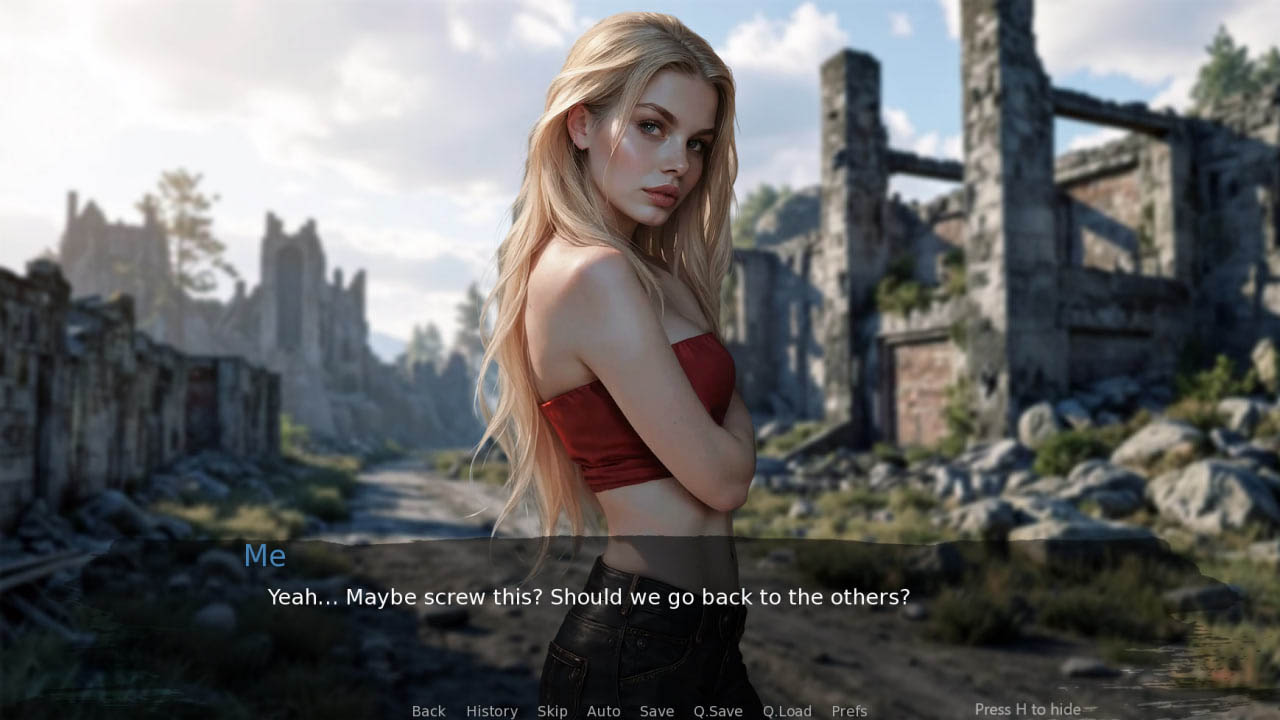Click the Q.Save quick save button
This screenshot has height=720, width=1280.
point(718,711)
